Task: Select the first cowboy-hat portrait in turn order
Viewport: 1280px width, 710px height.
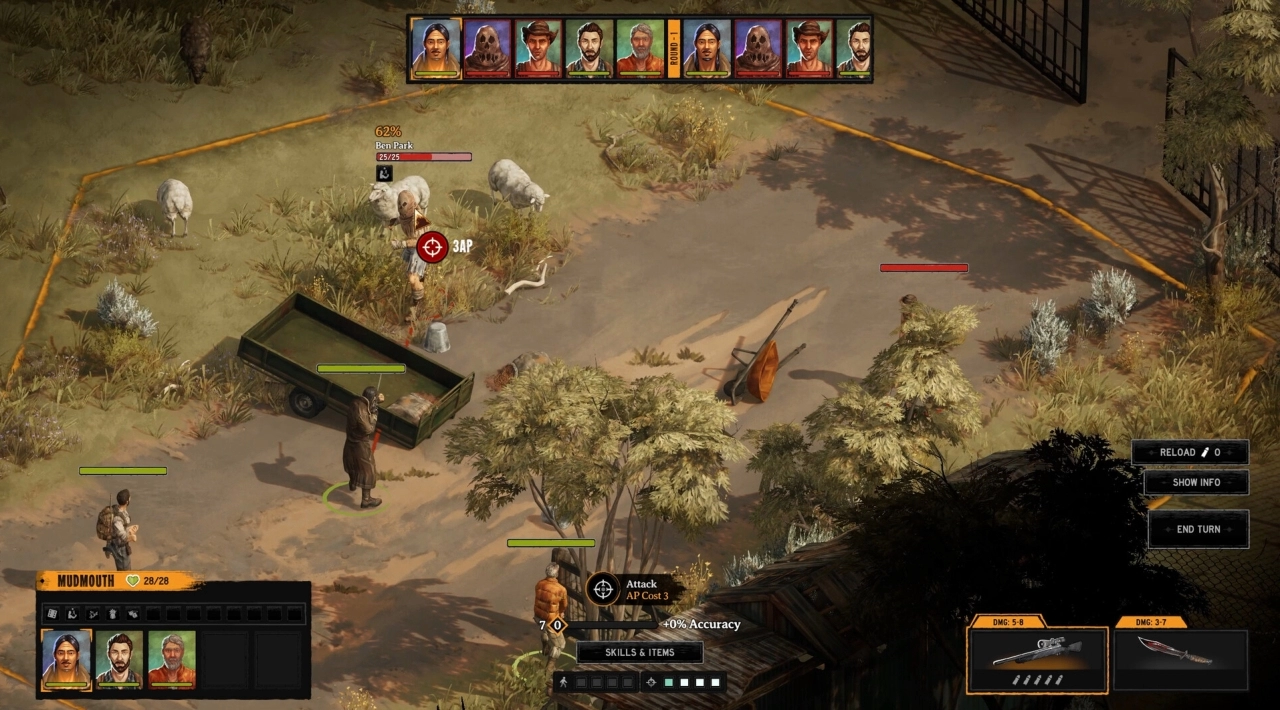Action: pyautogui.click(x=538, y=47)
